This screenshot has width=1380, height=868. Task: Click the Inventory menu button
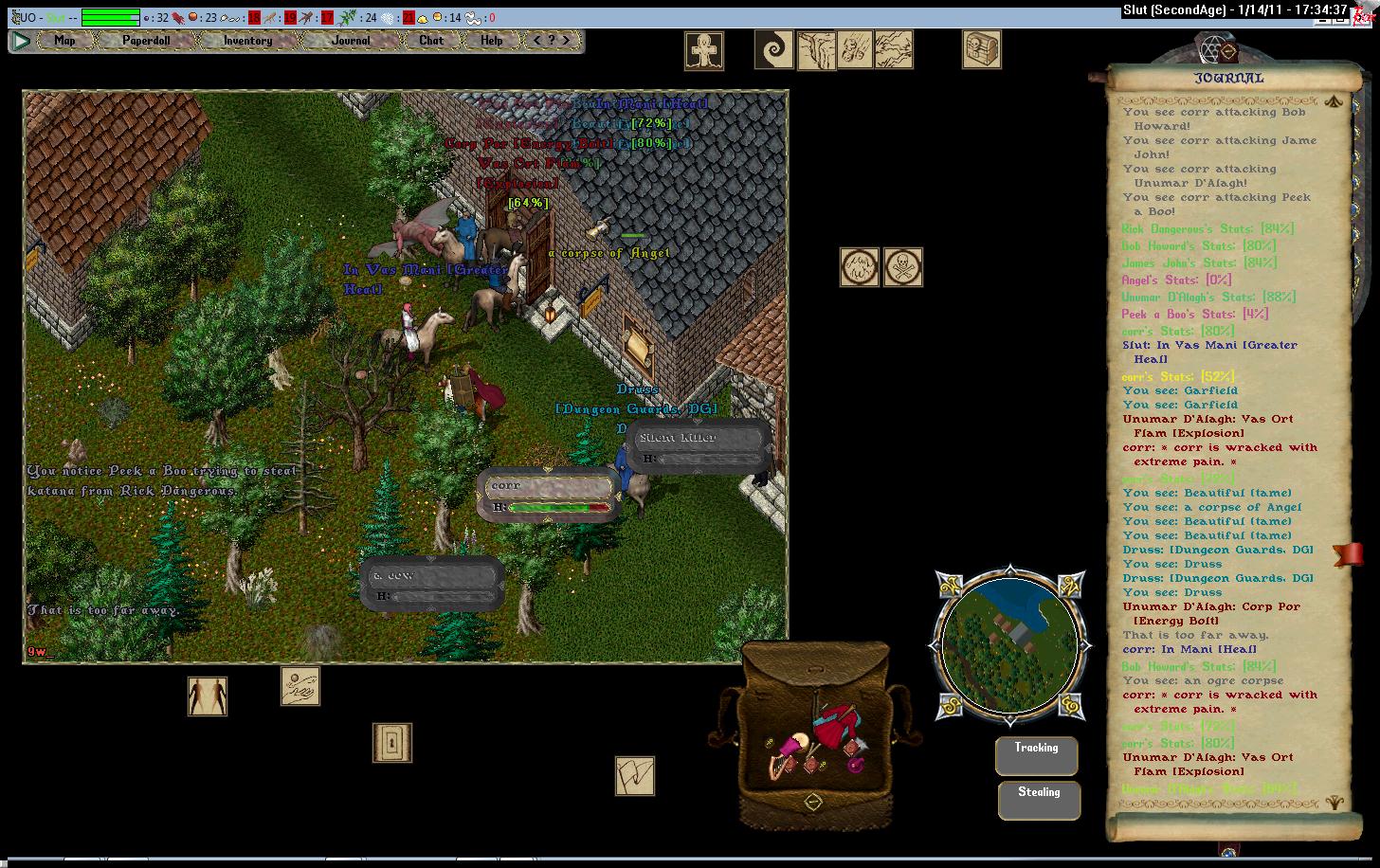point(247,41)
